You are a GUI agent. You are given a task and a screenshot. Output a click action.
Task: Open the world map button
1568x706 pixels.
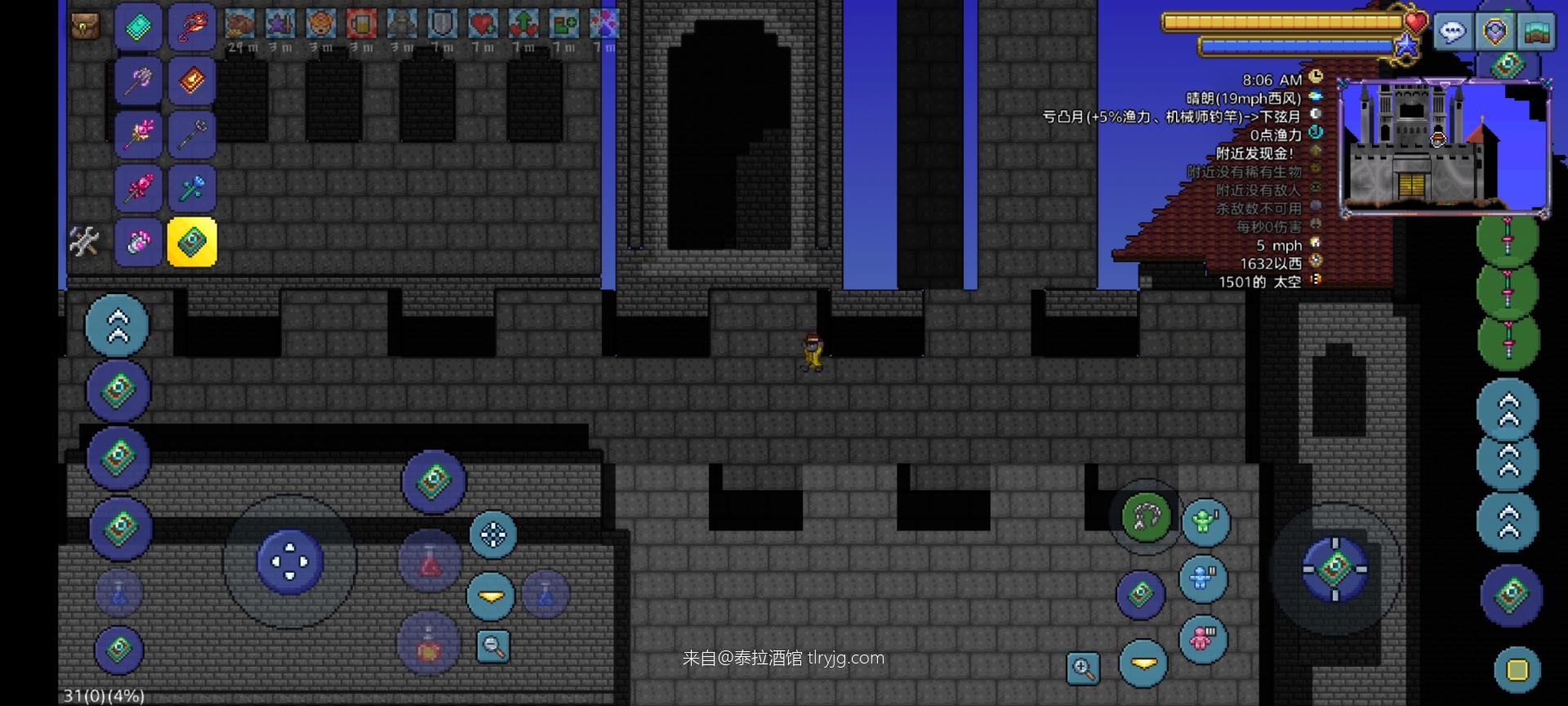coord(1536,33)
